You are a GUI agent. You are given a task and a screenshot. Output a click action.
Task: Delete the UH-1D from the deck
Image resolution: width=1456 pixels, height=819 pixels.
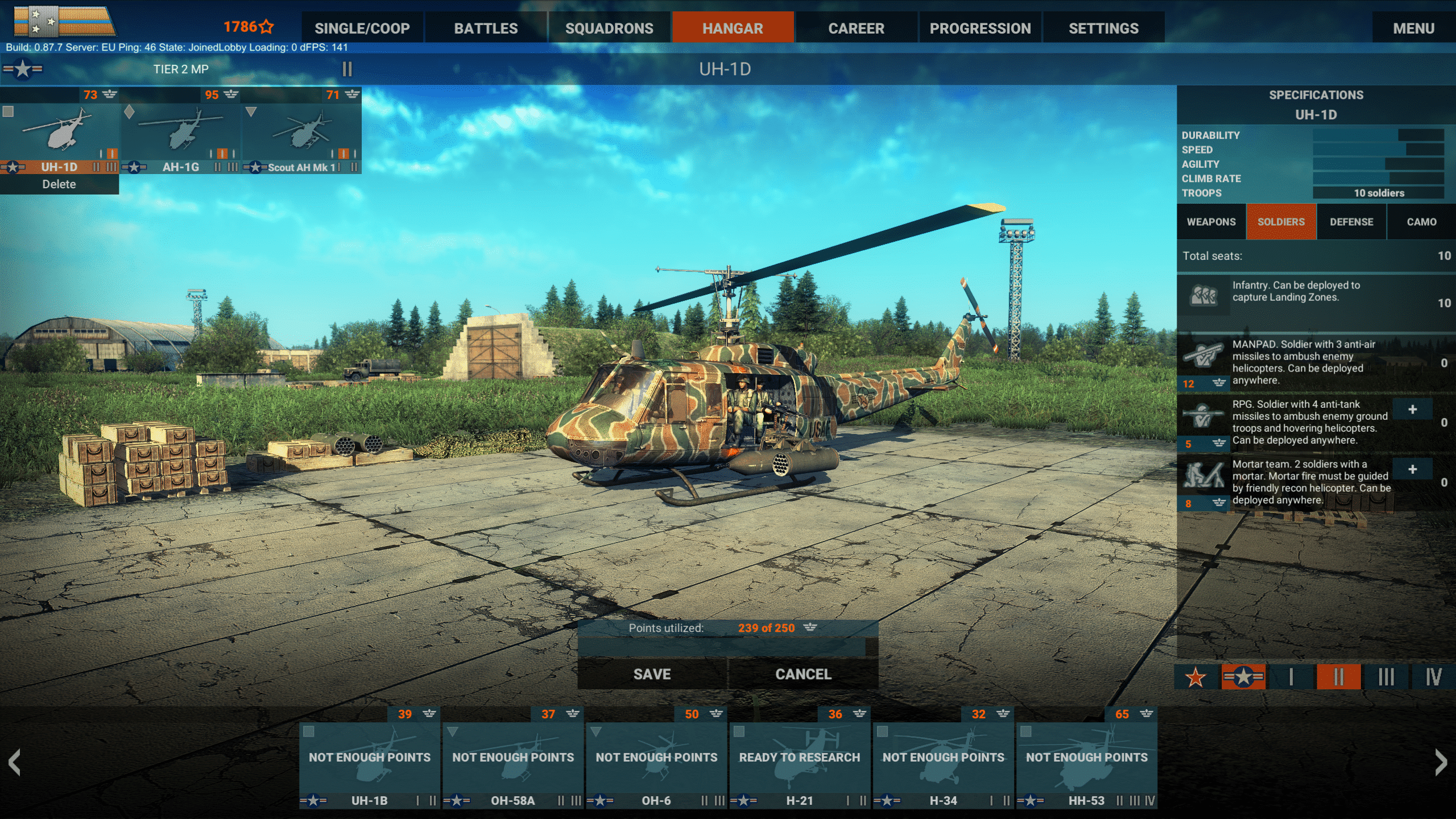point(59,184)
